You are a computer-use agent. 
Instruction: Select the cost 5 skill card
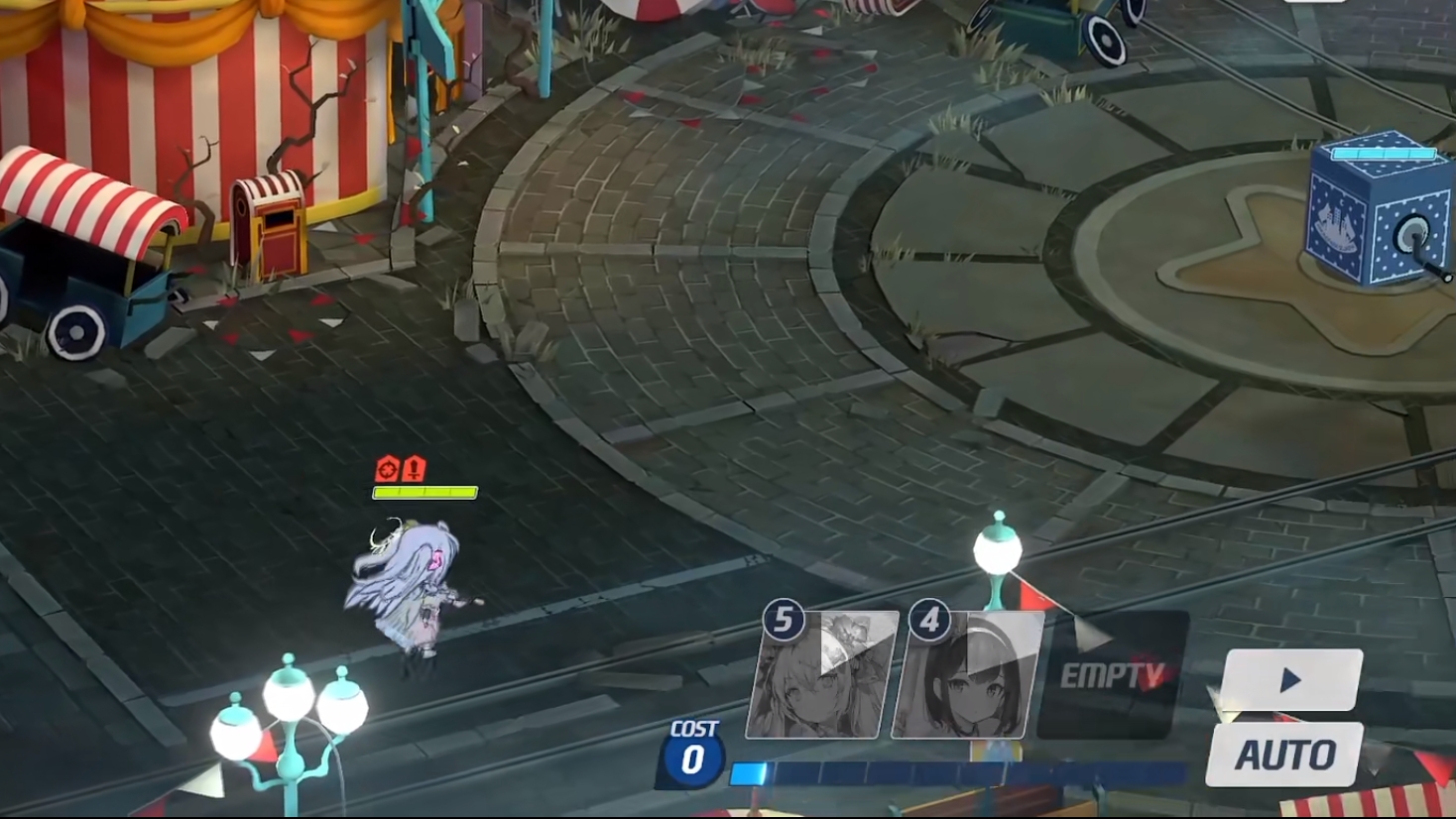[821, 675]
